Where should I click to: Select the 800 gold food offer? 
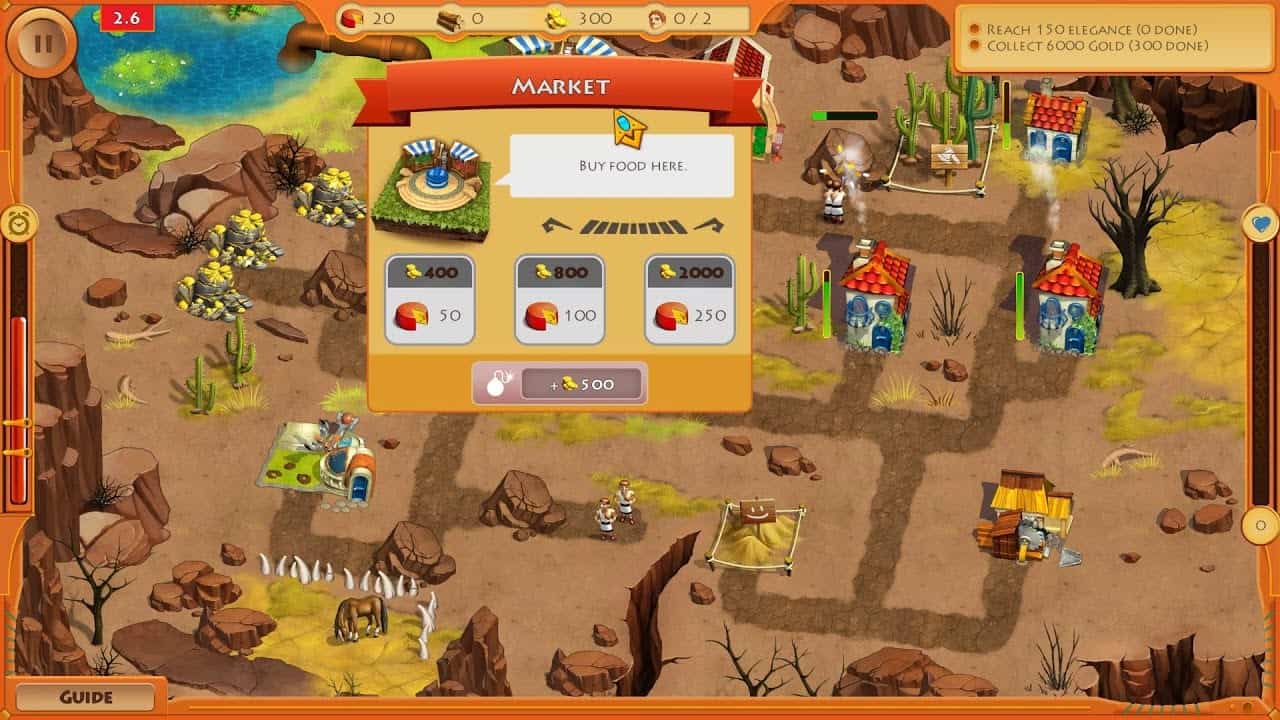(559, 297)
